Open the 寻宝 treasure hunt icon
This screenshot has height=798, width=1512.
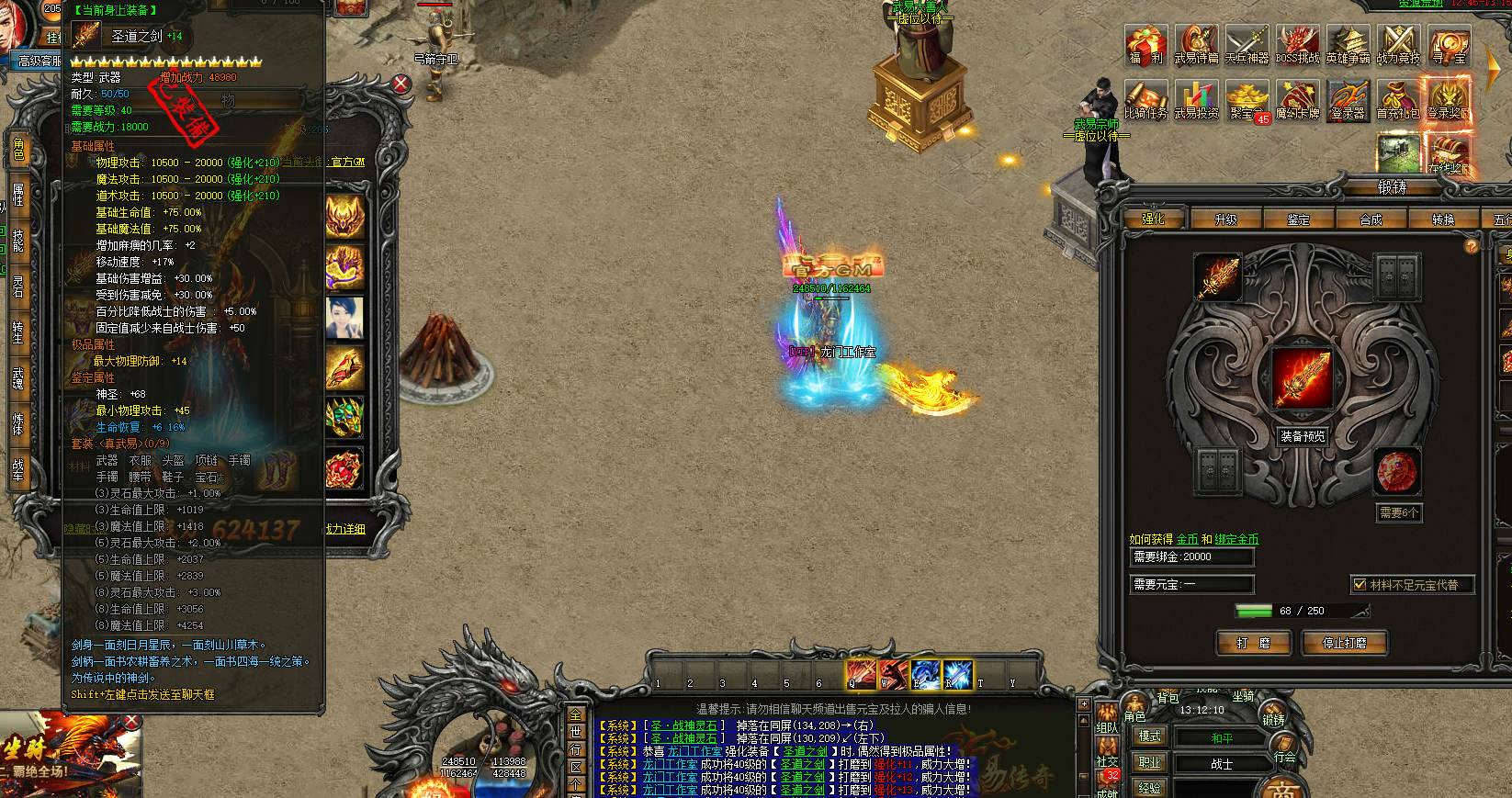point(1449,44)
